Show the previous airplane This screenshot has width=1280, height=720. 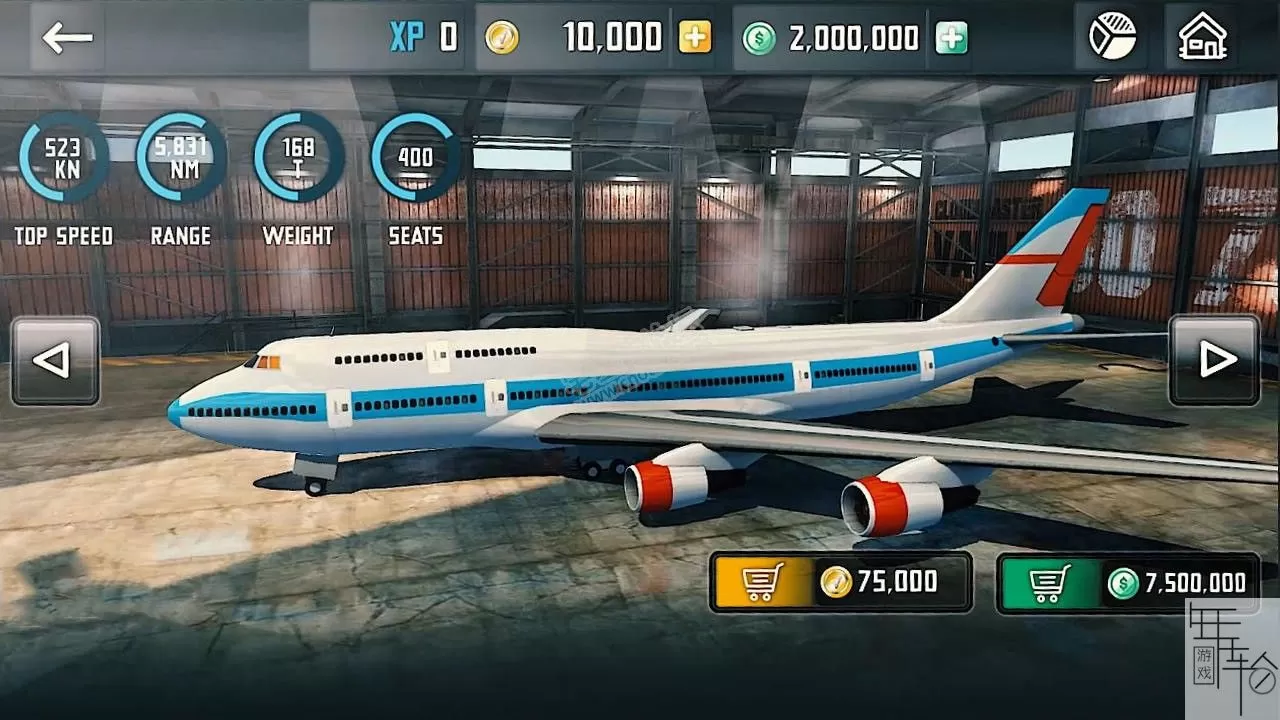55,361
